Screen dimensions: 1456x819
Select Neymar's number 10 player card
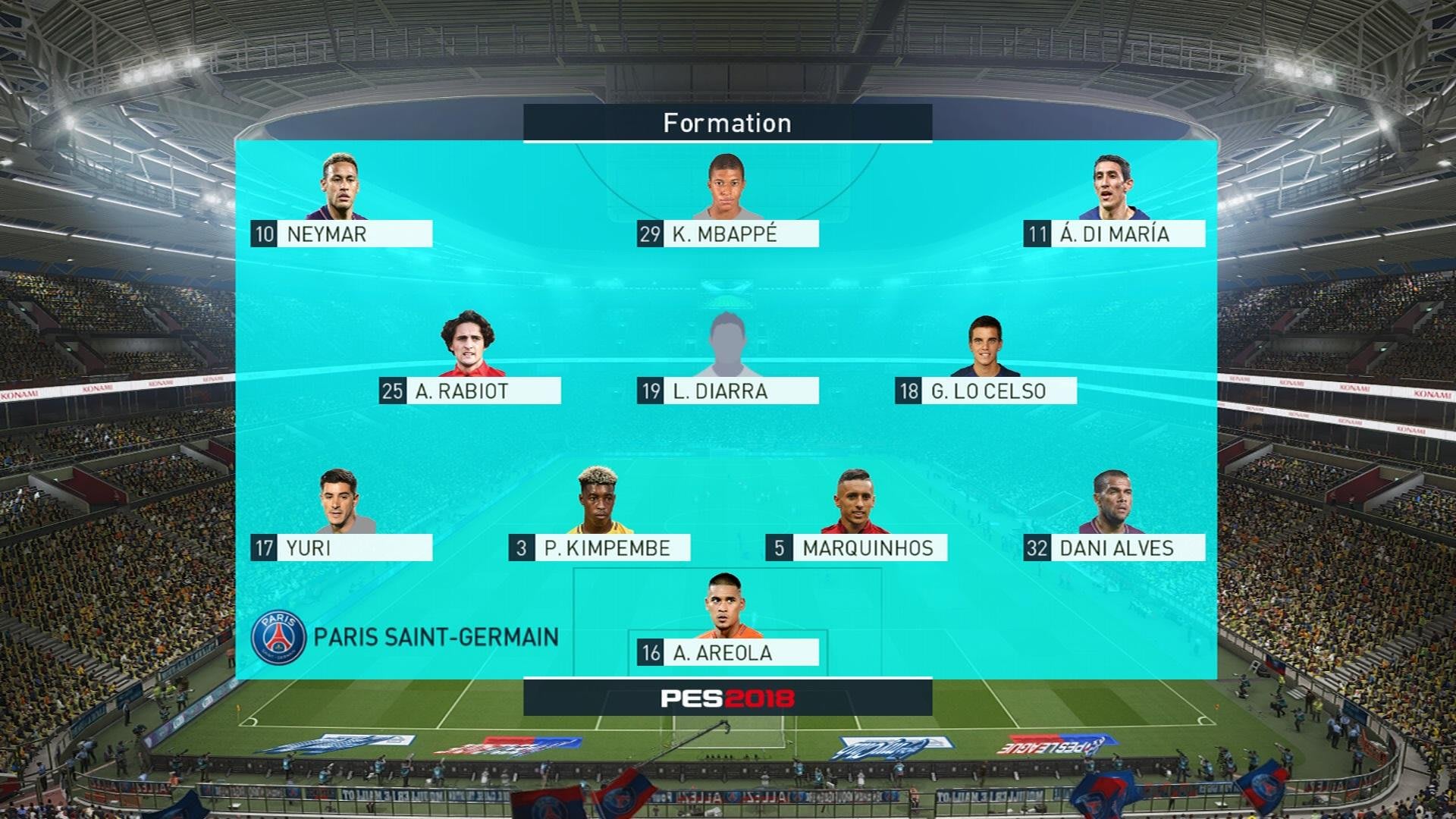pyautogui.click(x=341, y=234)
